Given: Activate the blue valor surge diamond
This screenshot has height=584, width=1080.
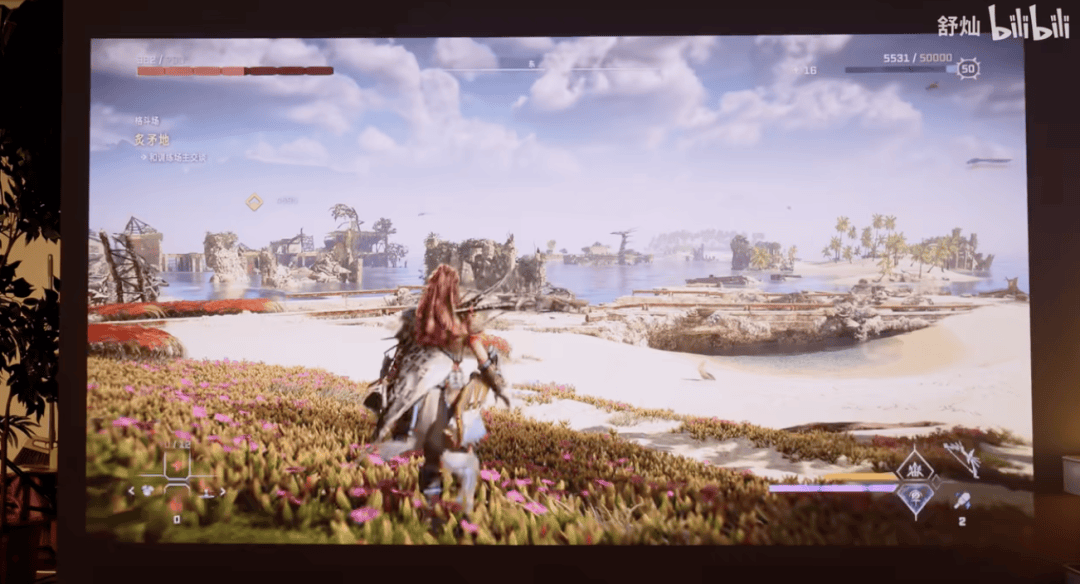Looking at the screenshot, I should tap(914, 496).
